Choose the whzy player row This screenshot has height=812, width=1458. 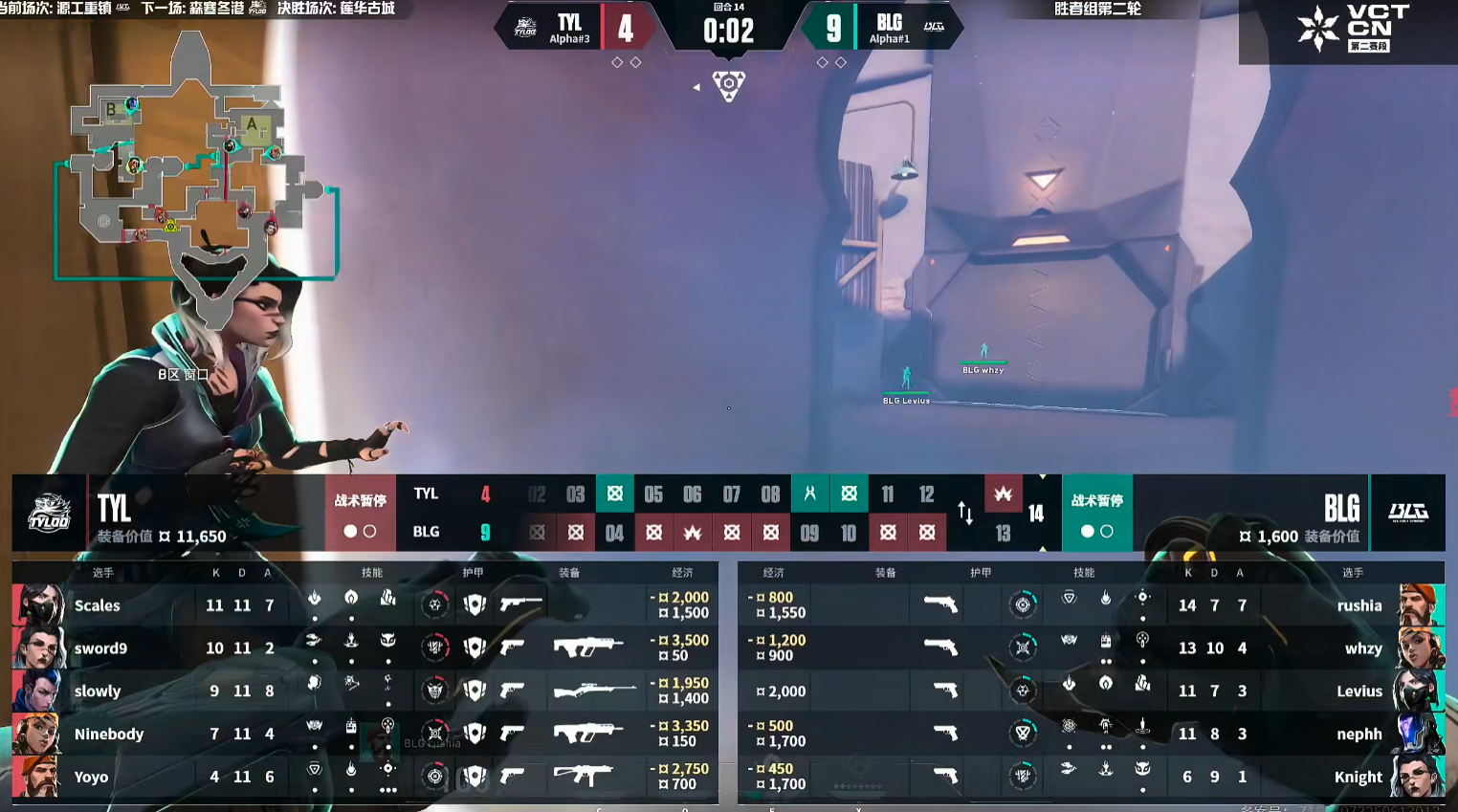(x=1091, y=647)
